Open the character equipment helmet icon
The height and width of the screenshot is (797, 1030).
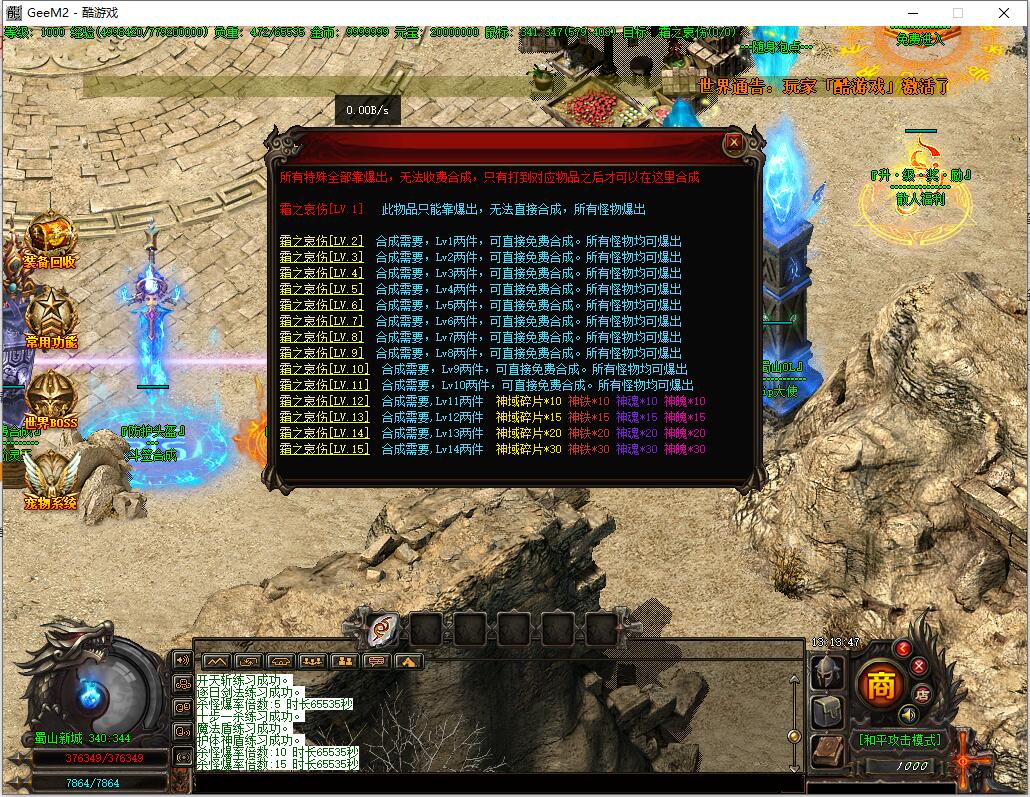[828, 671]
